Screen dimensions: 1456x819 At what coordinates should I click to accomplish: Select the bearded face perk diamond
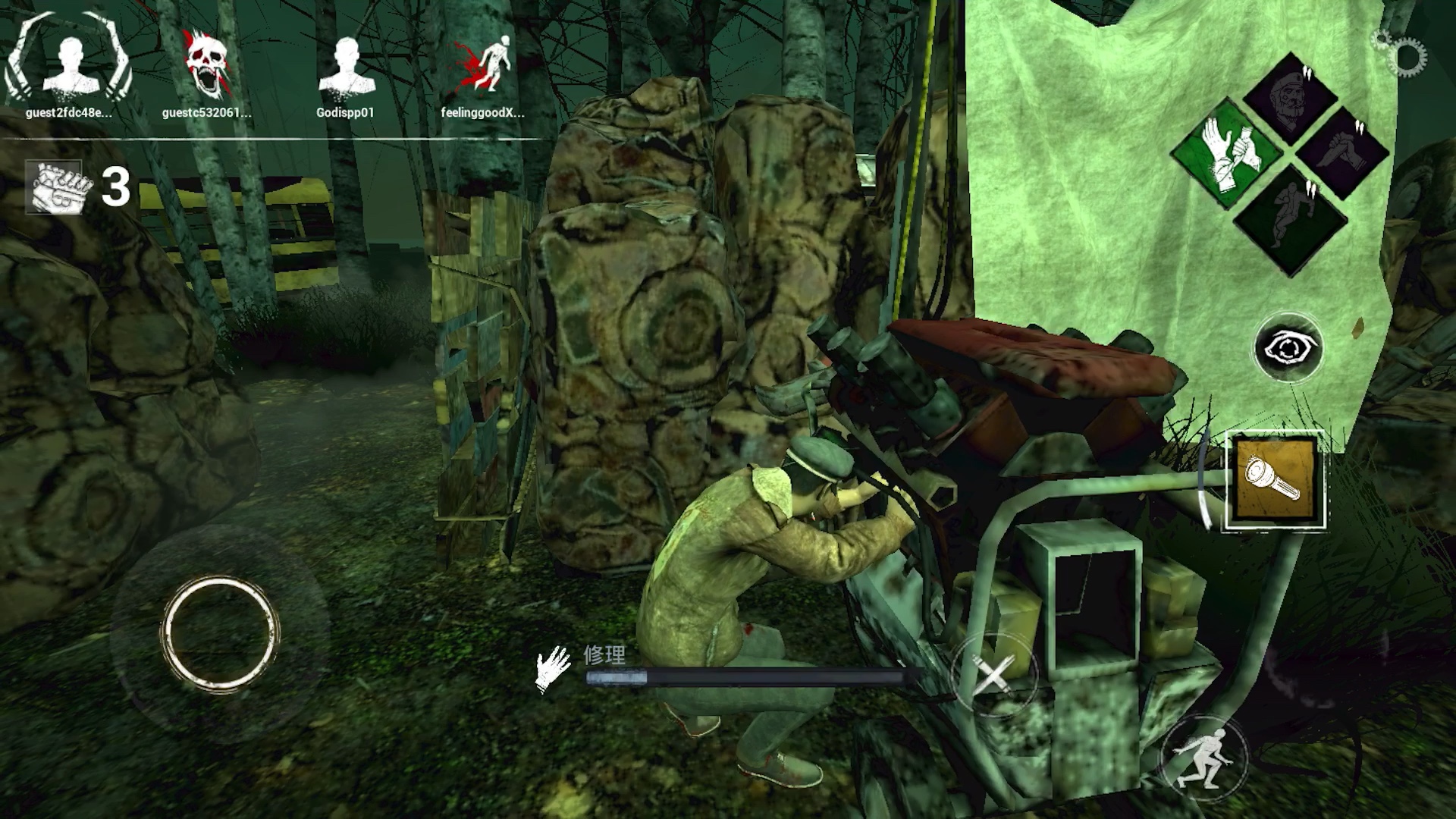(x=1291, y=96)
